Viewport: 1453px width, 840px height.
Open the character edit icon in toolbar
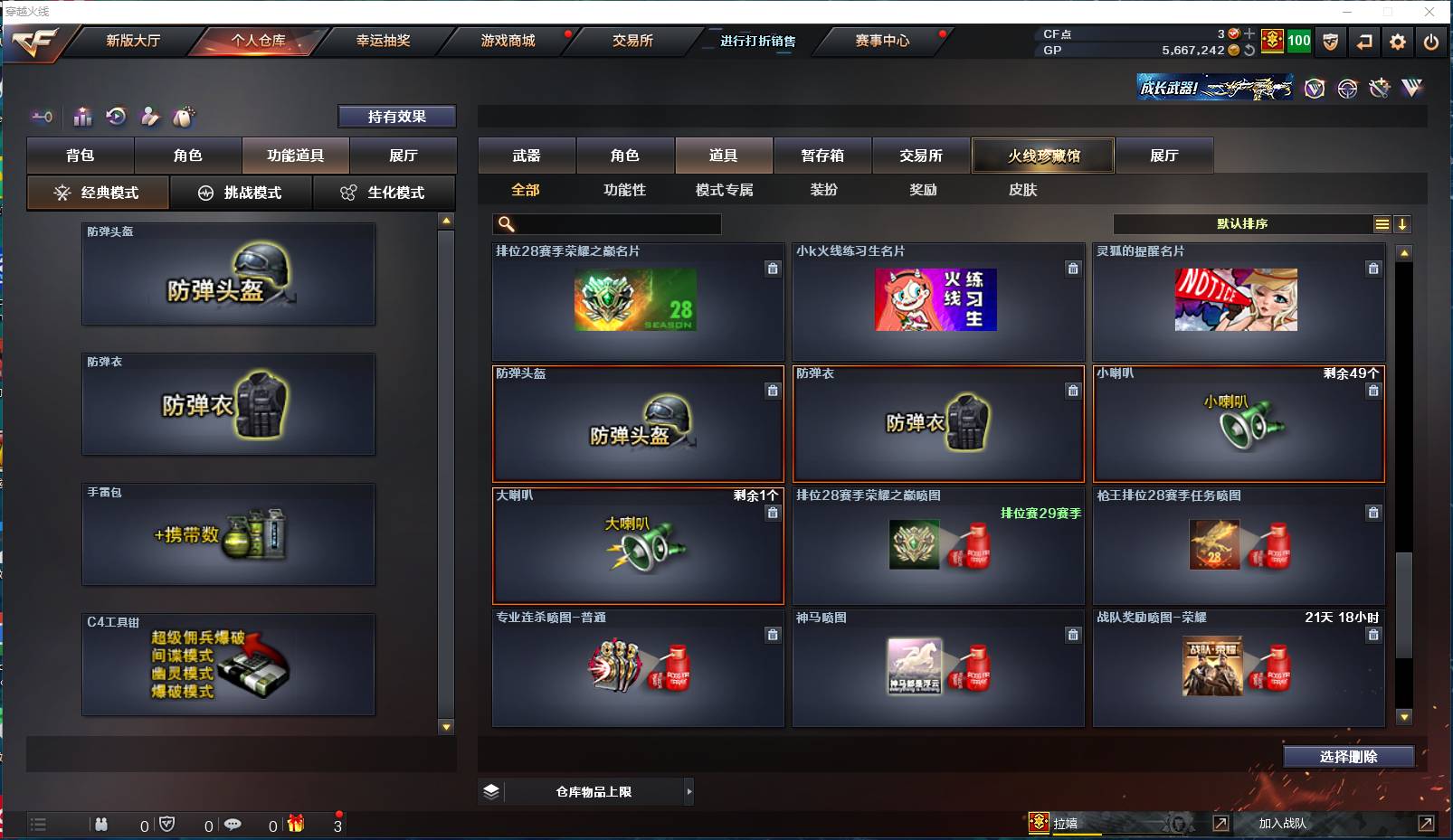149,117
